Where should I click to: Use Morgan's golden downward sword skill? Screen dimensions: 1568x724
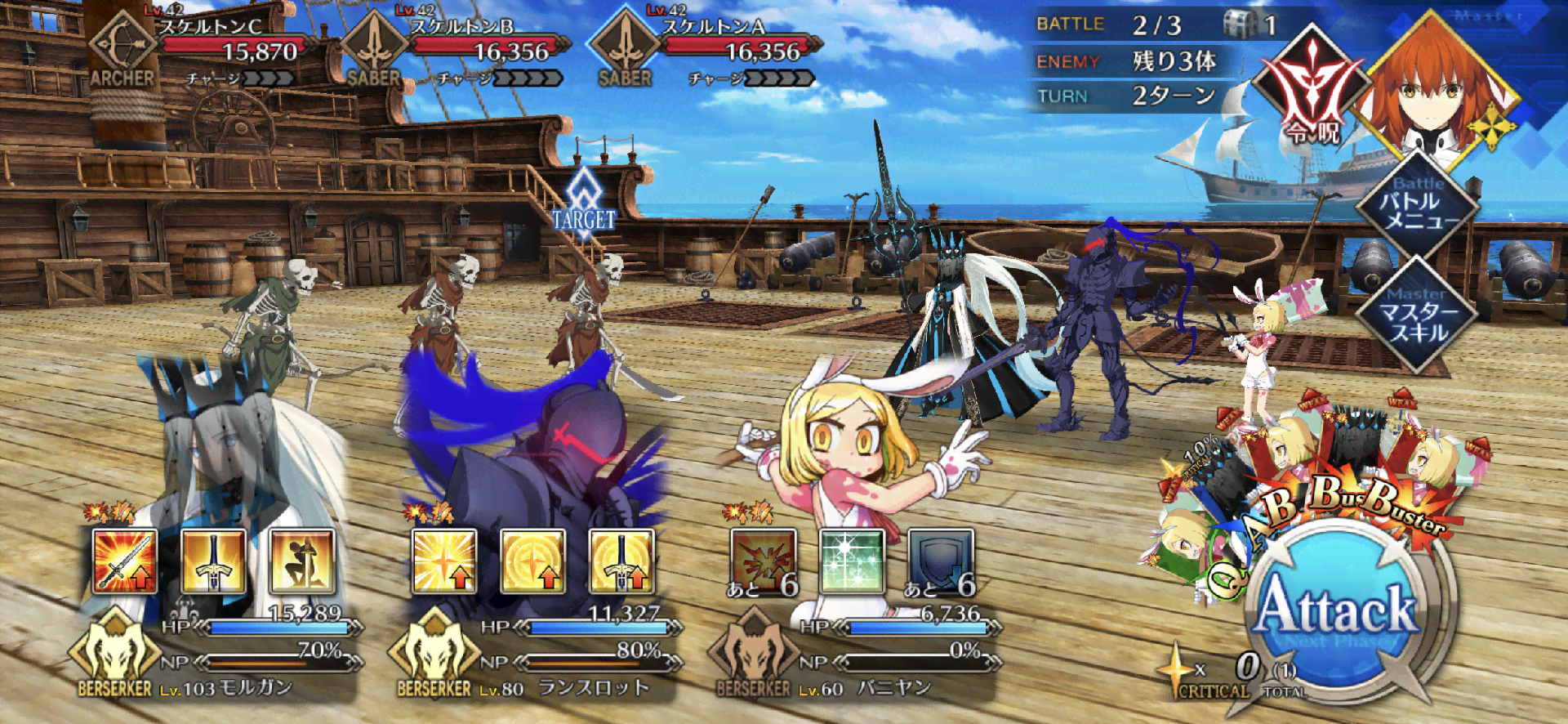[213, 561]
